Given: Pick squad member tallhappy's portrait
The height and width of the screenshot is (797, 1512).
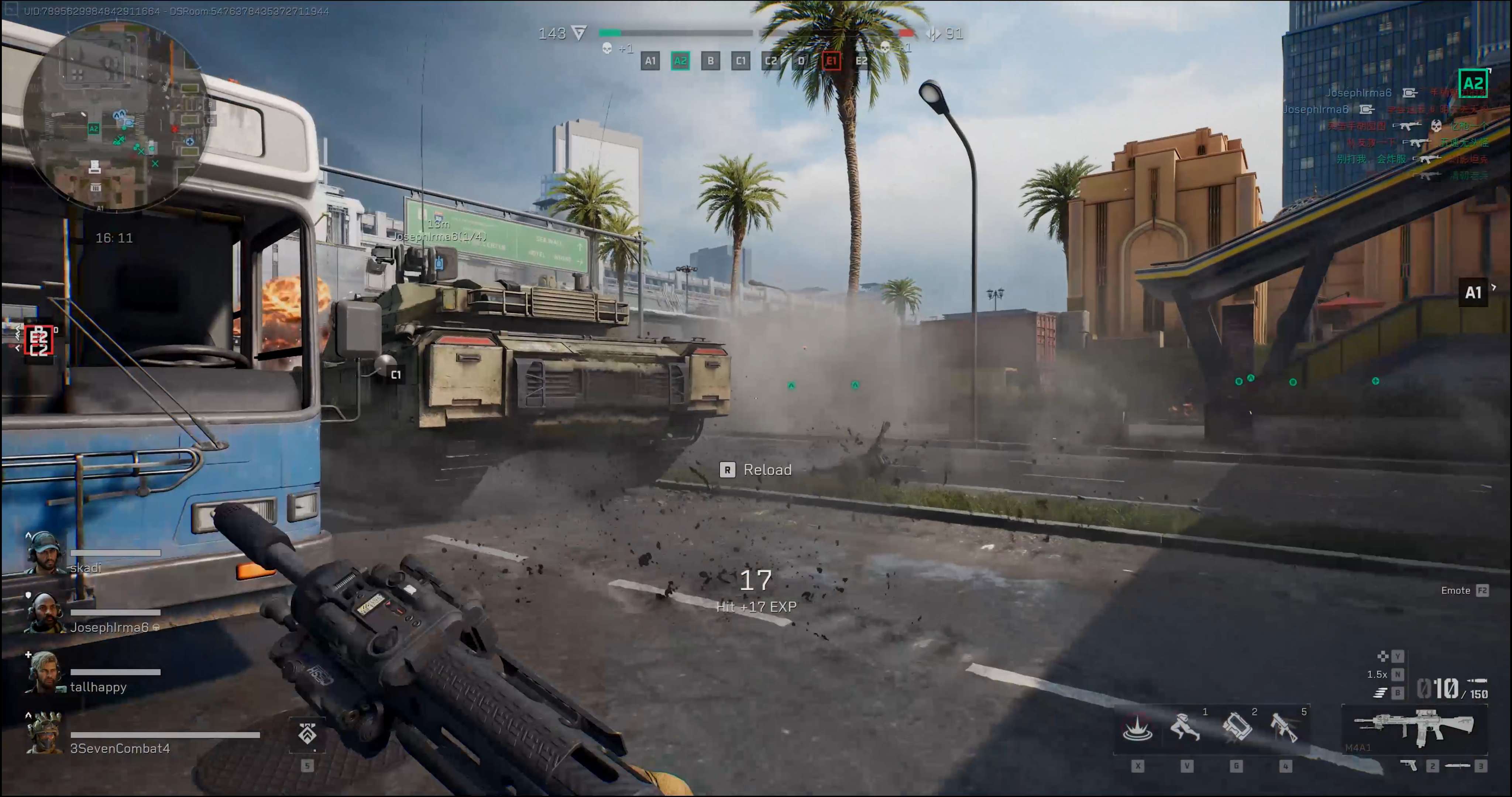Looking at the screenshot, I should 45,673.
